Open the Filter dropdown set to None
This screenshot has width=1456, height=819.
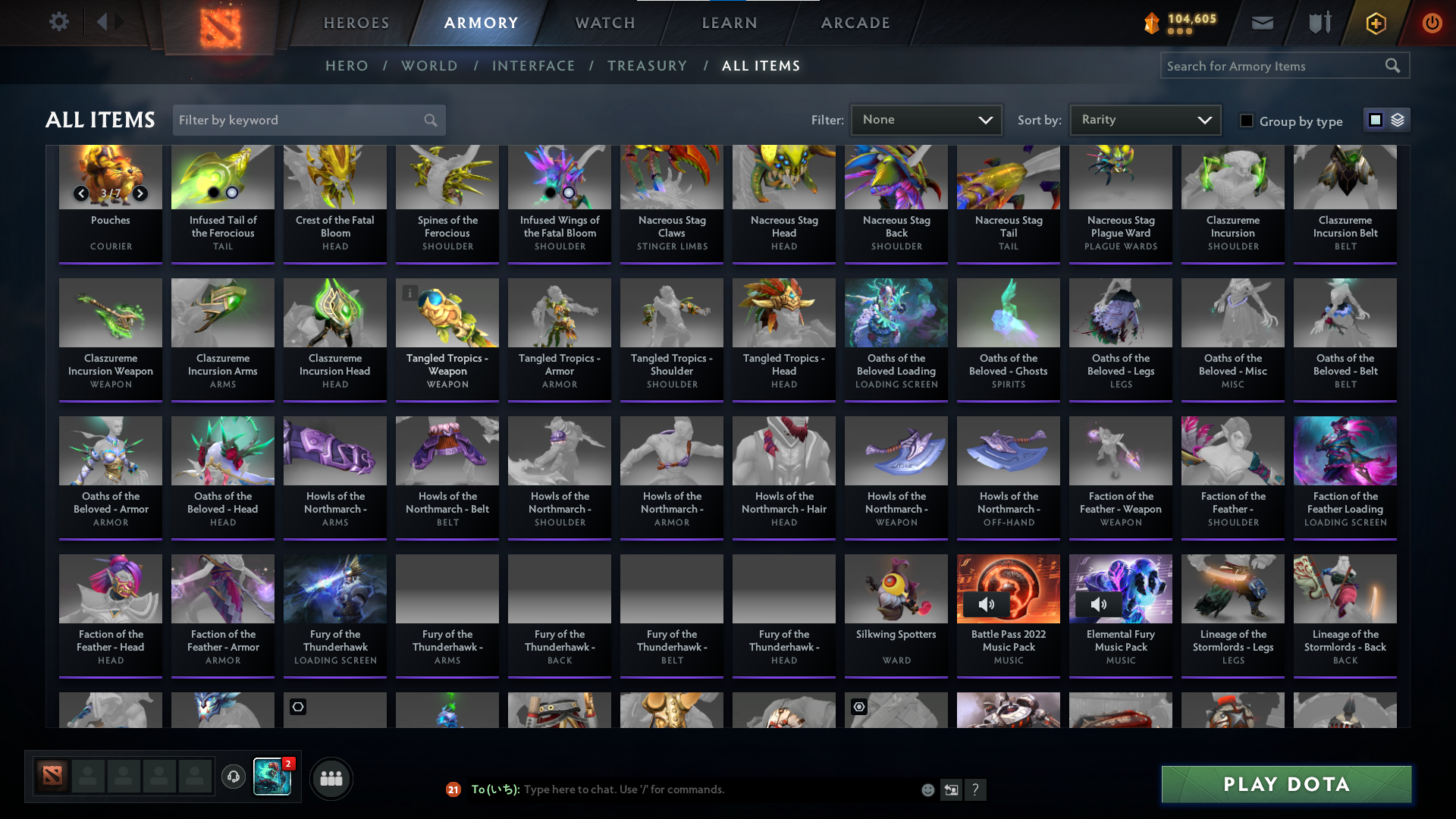(x=926, y=119)
